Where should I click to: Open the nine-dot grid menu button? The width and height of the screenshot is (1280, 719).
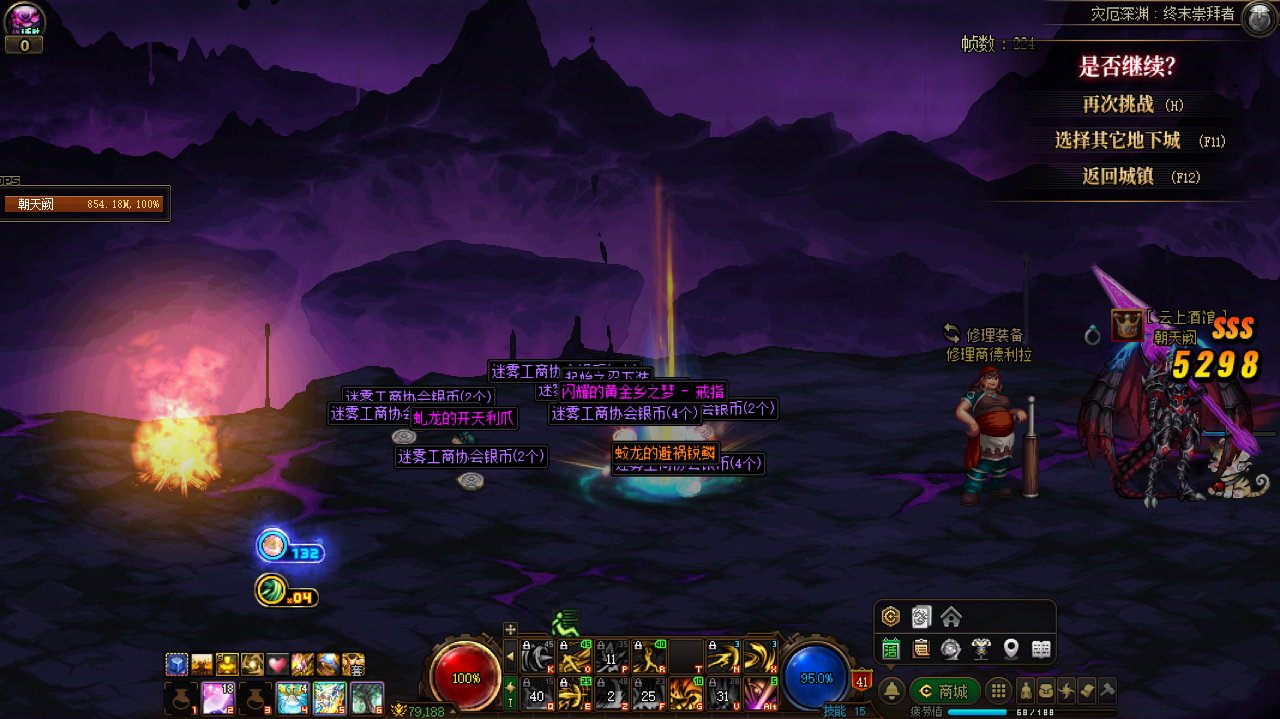(x=997, y=691)
